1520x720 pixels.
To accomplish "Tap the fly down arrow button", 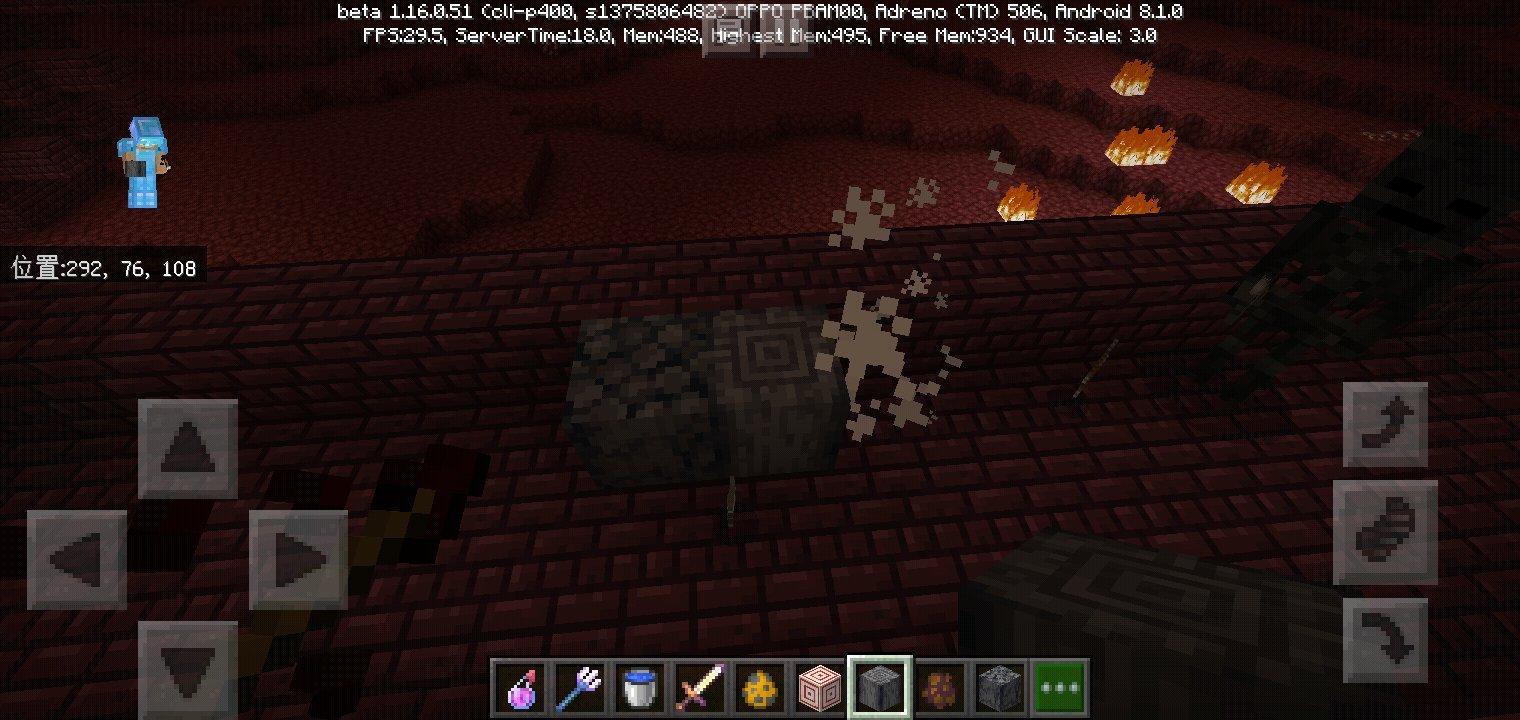I will pos(1385,641).
